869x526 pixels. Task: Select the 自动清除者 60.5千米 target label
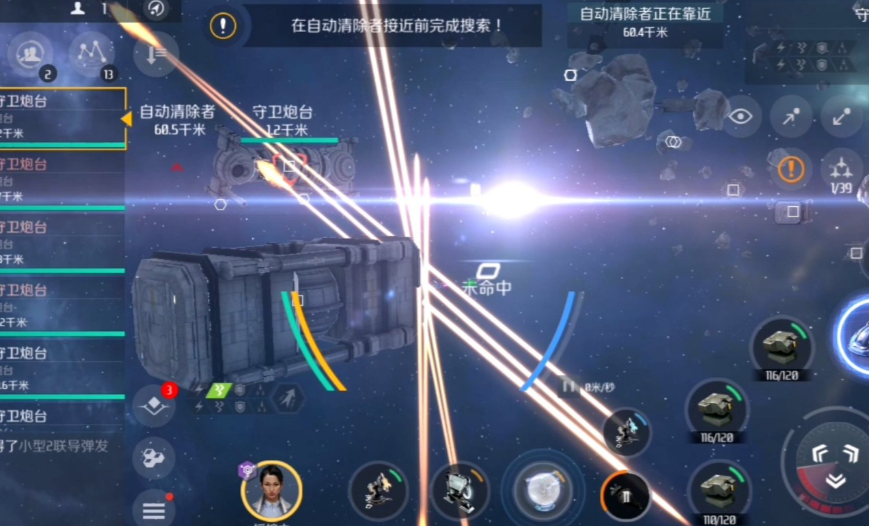coord(176,119)
